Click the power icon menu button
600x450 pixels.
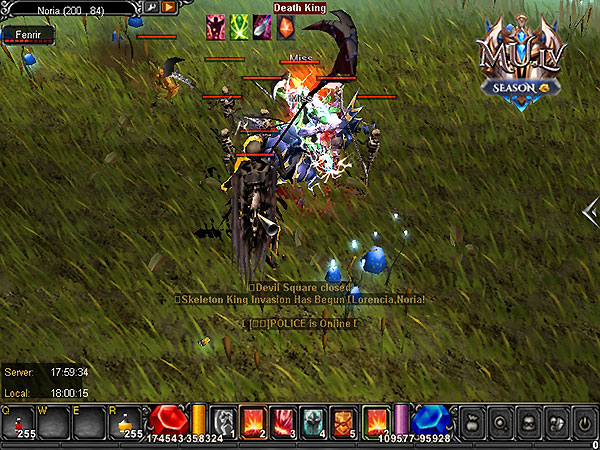coord(584,422)
